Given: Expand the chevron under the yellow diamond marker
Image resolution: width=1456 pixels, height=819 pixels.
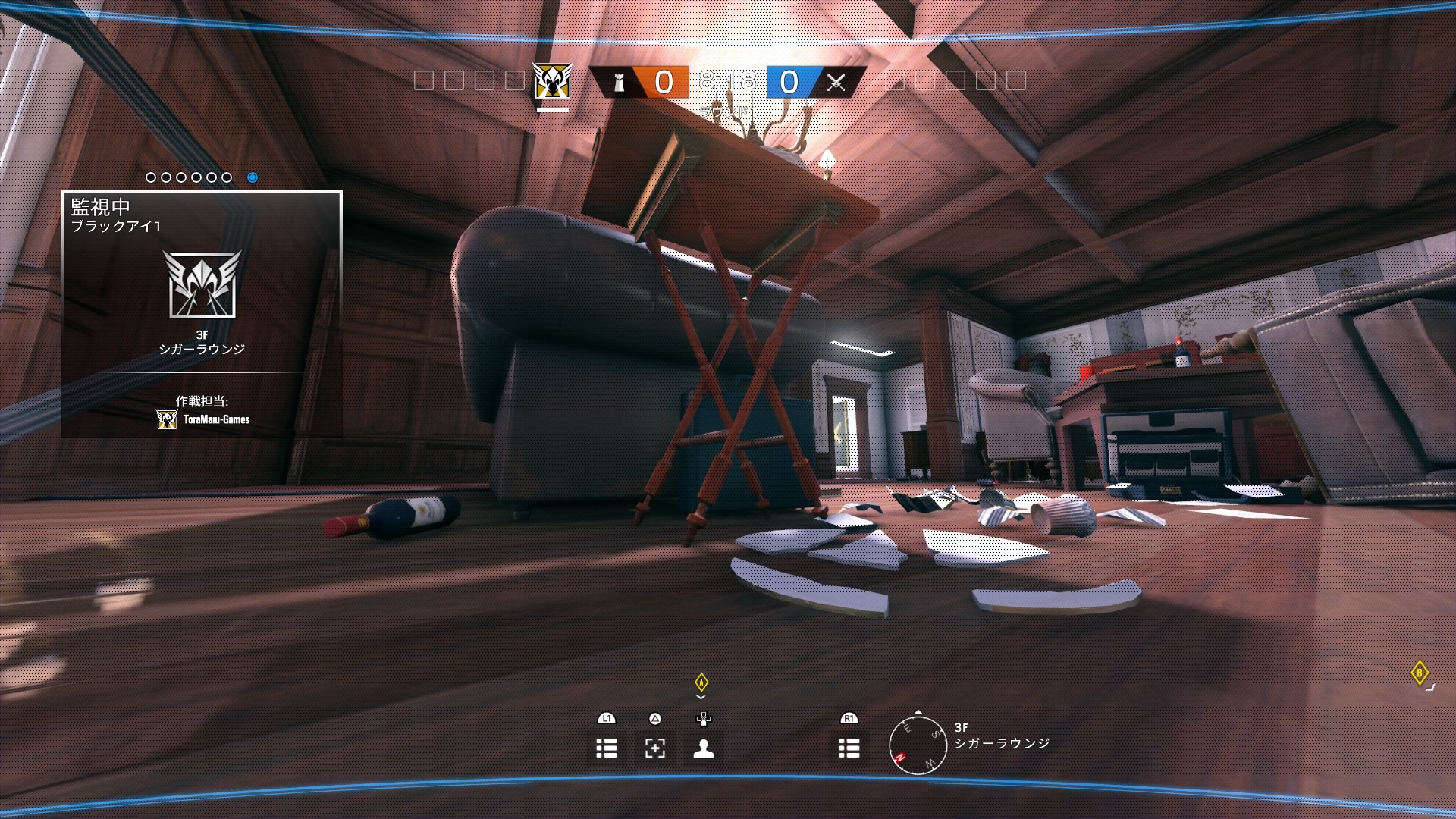Looking at the screenshot, I should click(x=701, y=695).
